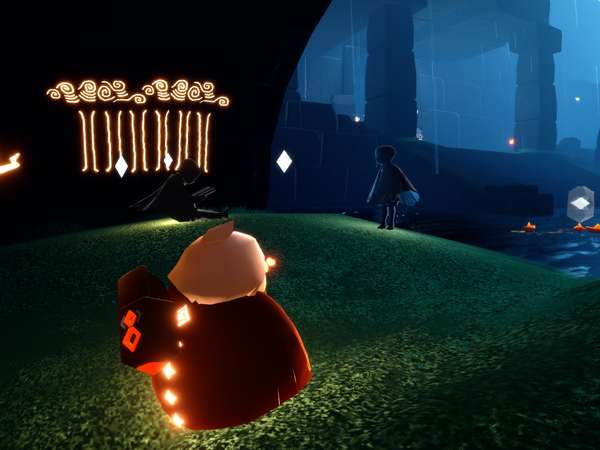Tap the white diamond marker beside the standing child

pos(284,160)
